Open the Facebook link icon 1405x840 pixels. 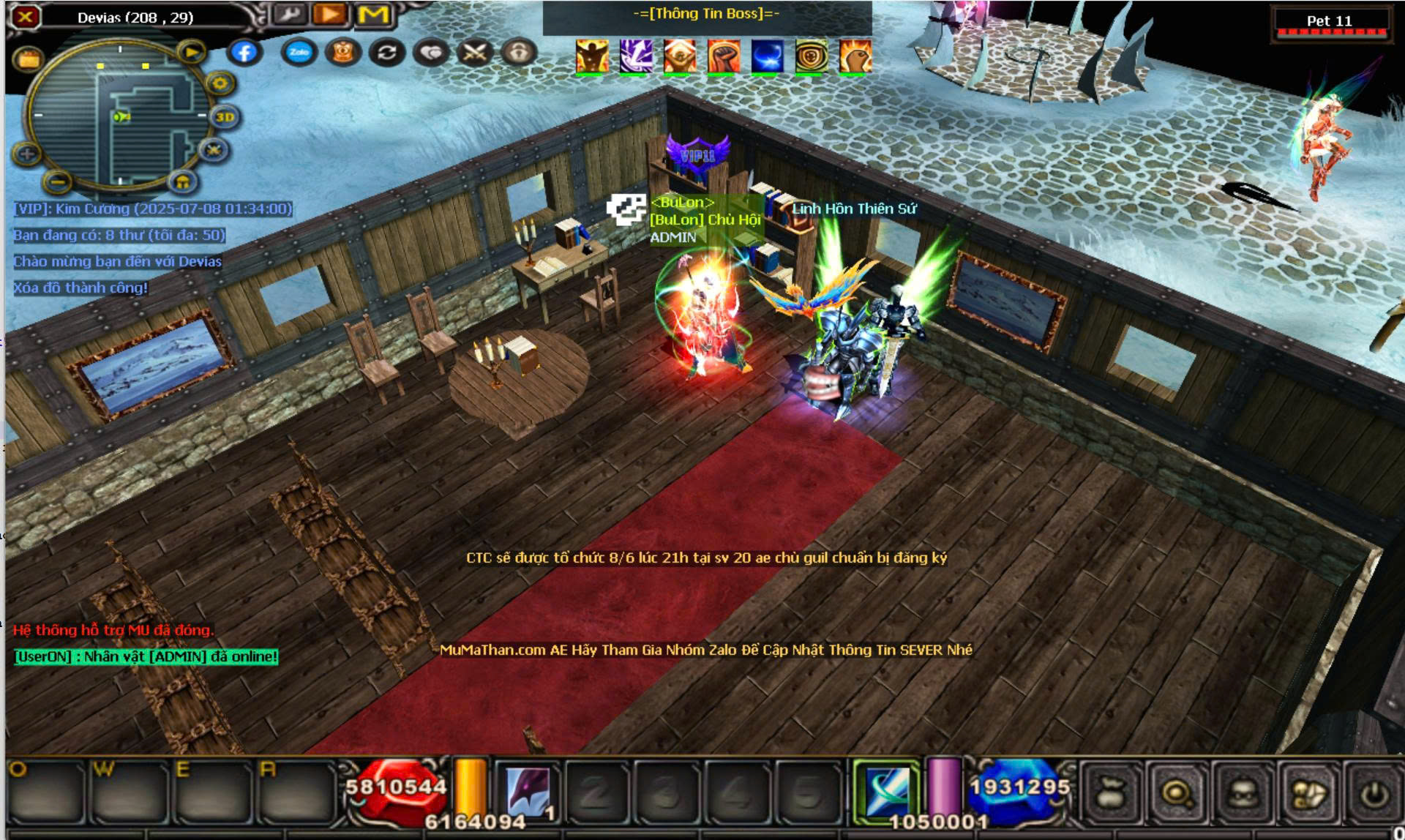pyautogui.click(x=245, y=52)
